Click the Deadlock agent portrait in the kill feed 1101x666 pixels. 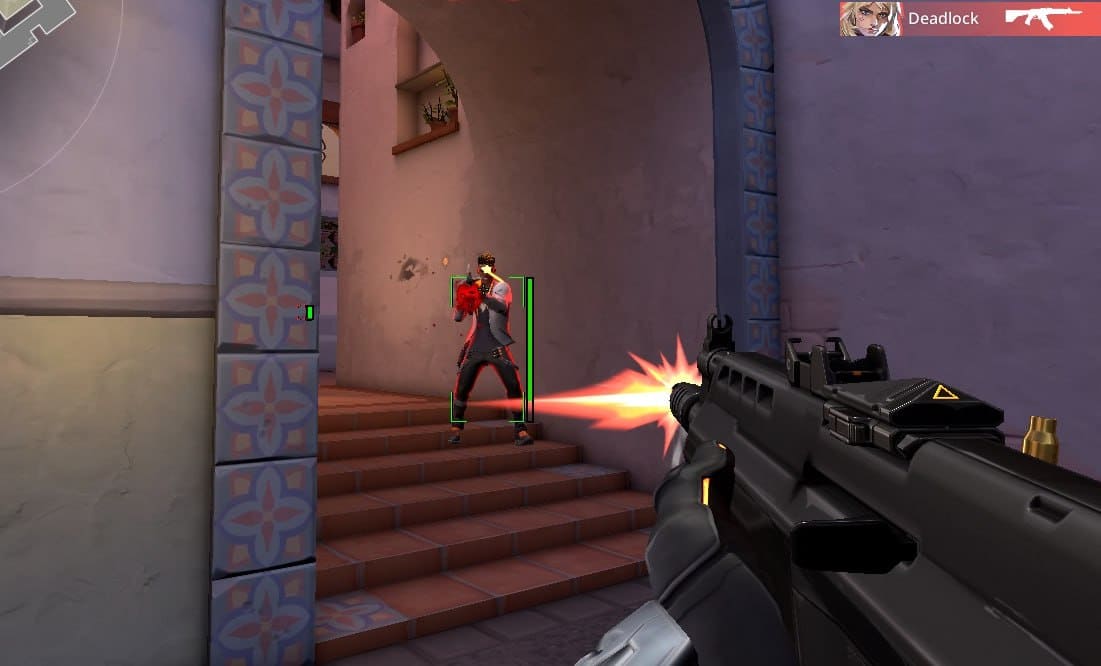[870, 19]
